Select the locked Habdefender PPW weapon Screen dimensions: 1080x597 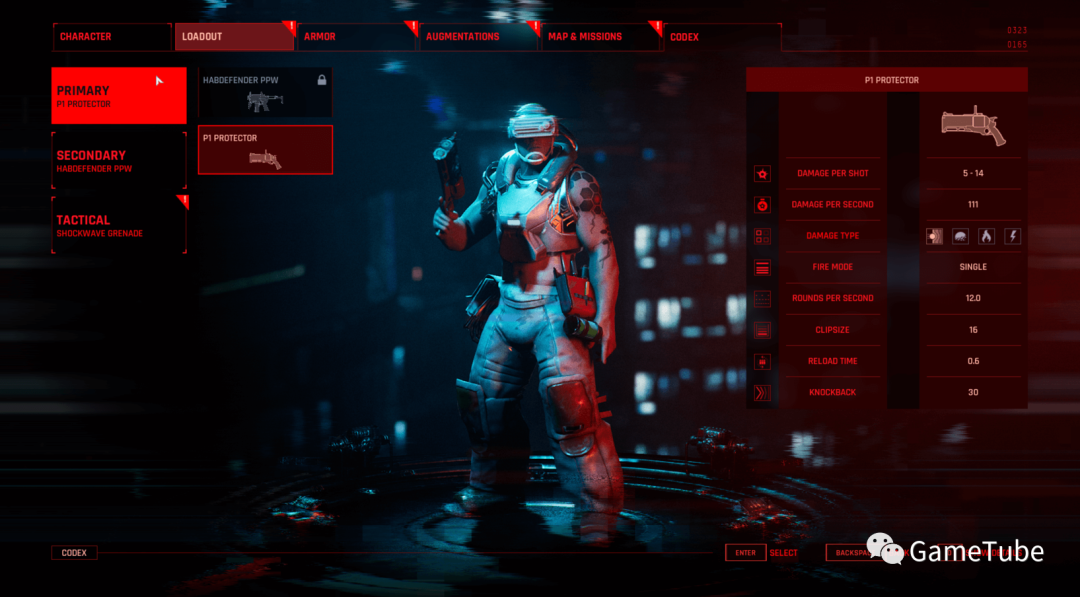tap(265, 93)
